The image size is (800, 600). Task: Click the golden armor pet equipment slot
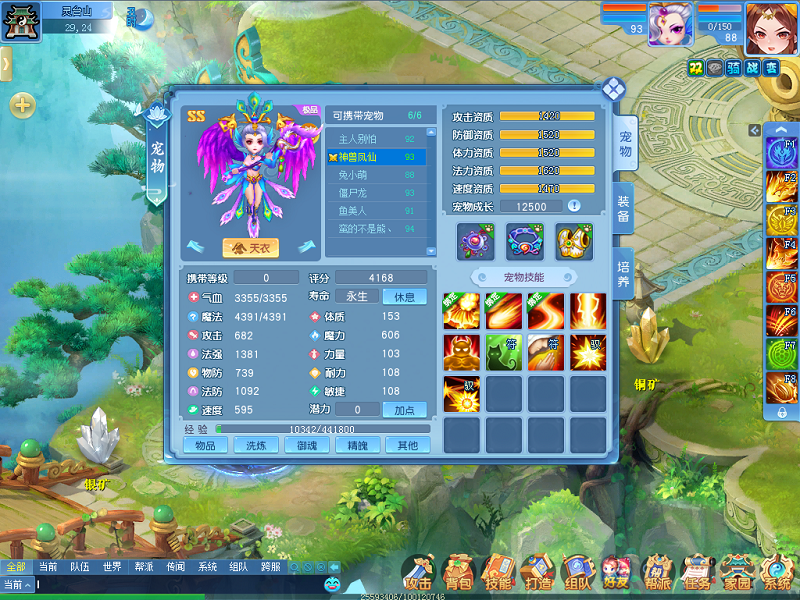point(574,242)
